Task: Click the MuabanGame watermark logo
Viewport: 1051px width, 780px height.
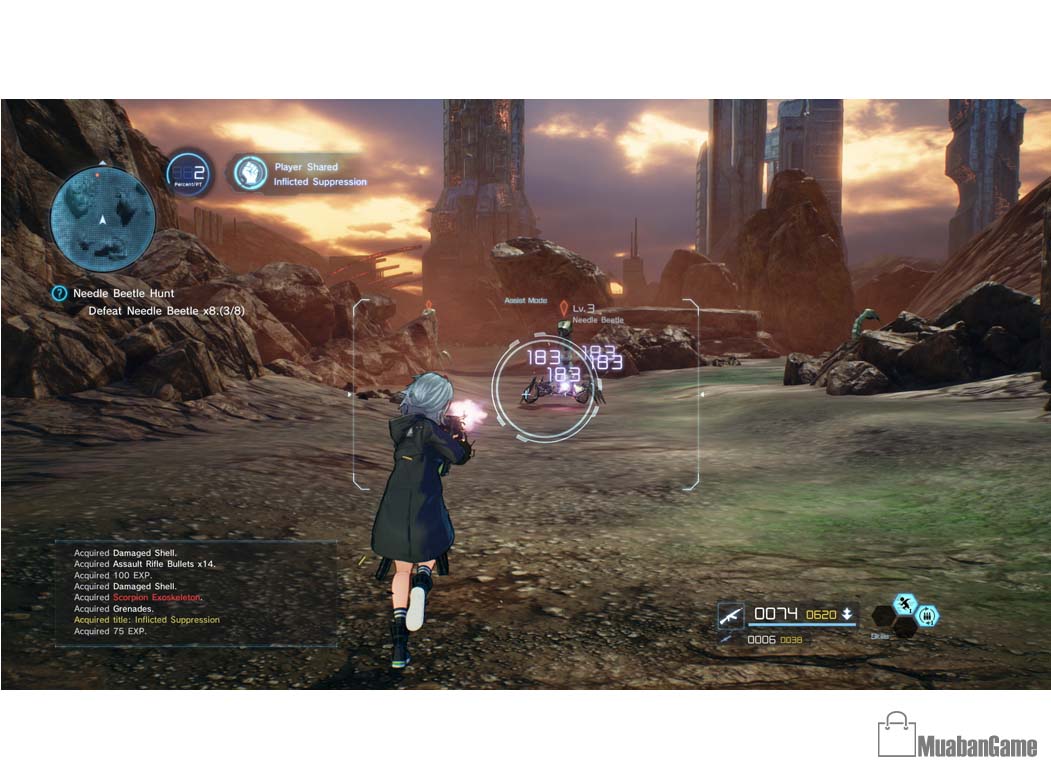Action: 957,736
